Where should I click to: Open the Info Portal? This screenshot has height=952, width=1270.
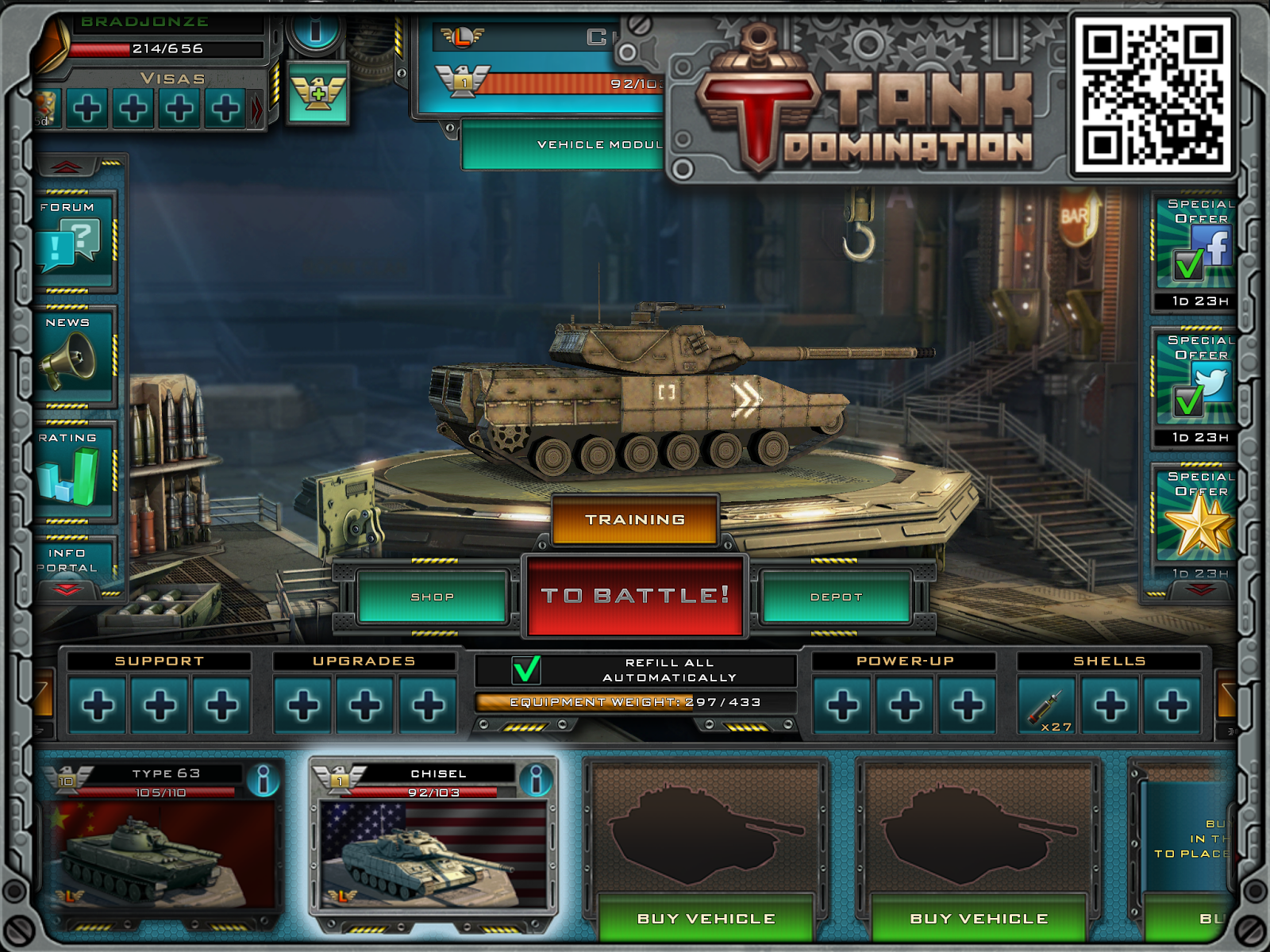pos(71,560)
